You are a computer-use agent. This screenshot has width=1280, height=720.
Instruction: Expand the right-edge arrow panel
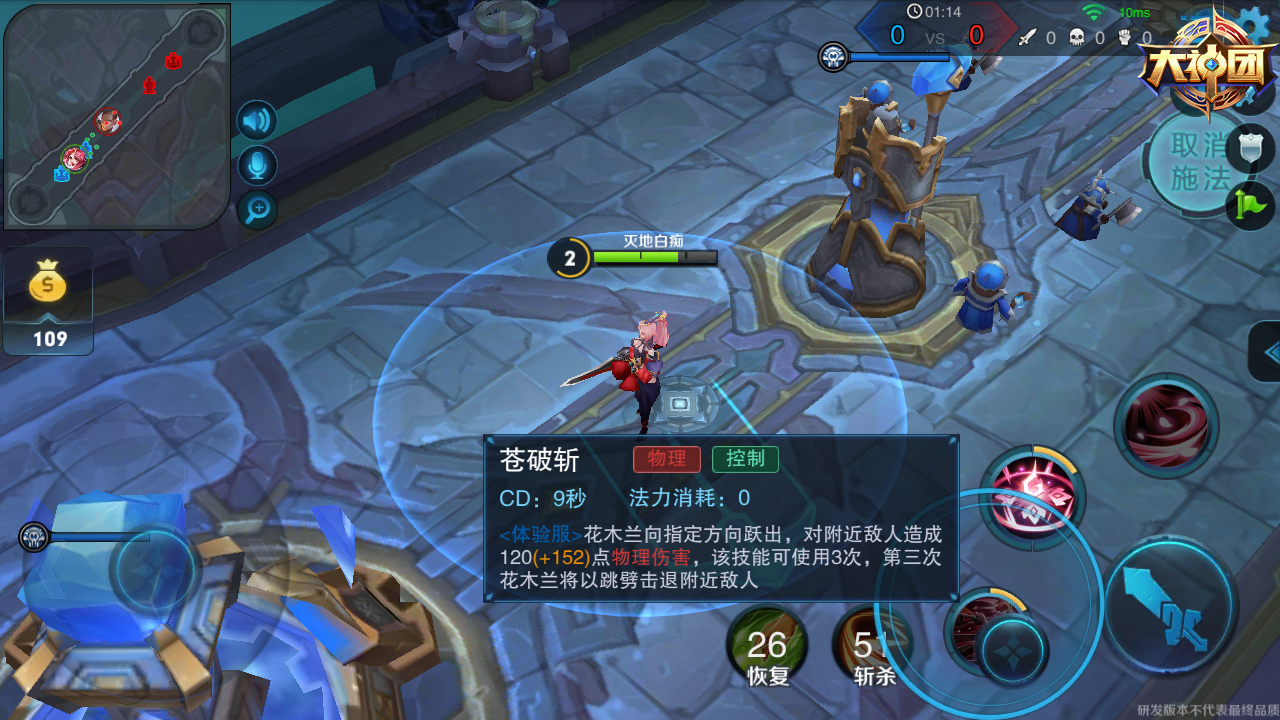pos(1267,352)
